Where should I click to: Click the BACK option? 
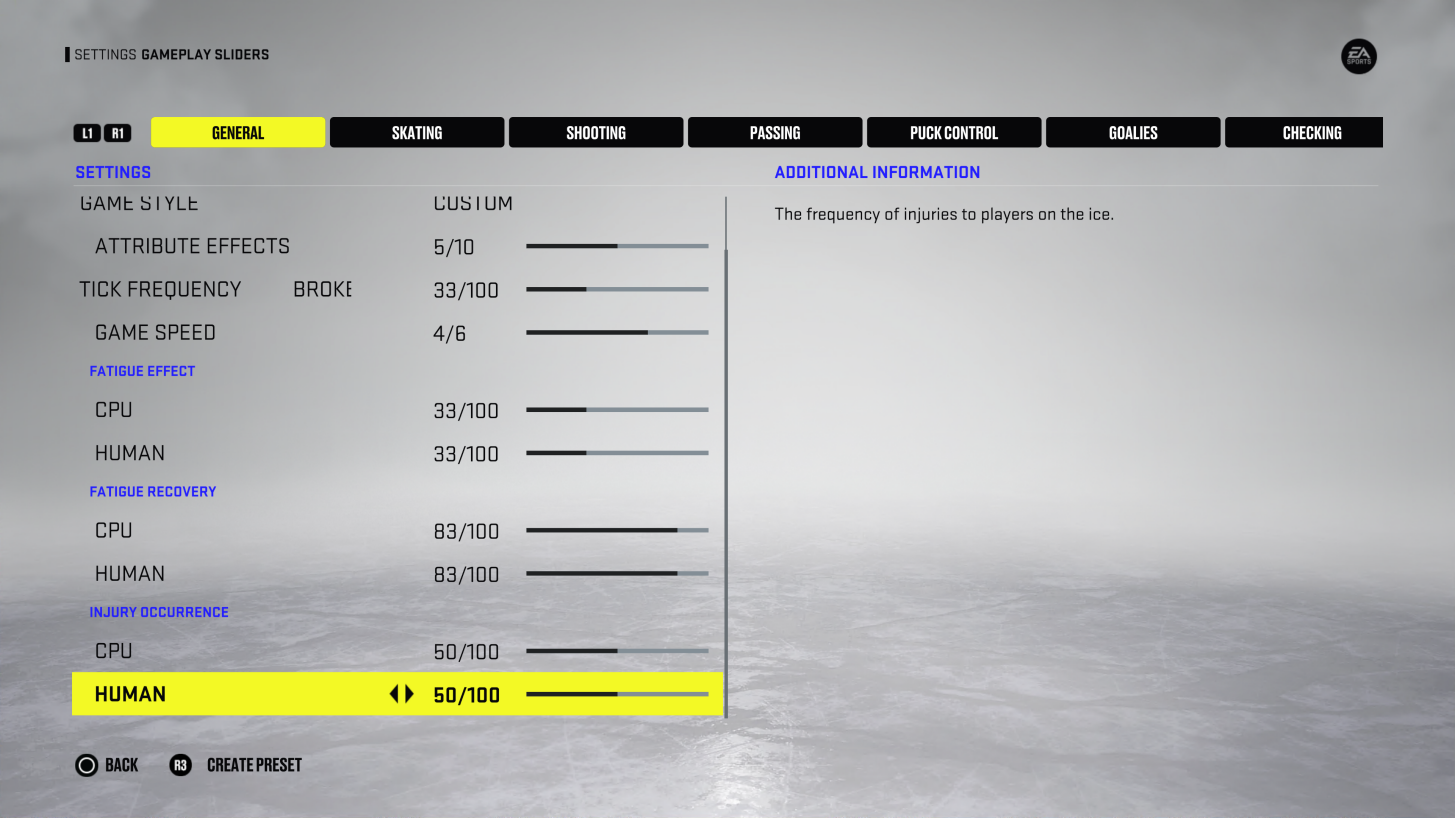(x=120, y=765)
